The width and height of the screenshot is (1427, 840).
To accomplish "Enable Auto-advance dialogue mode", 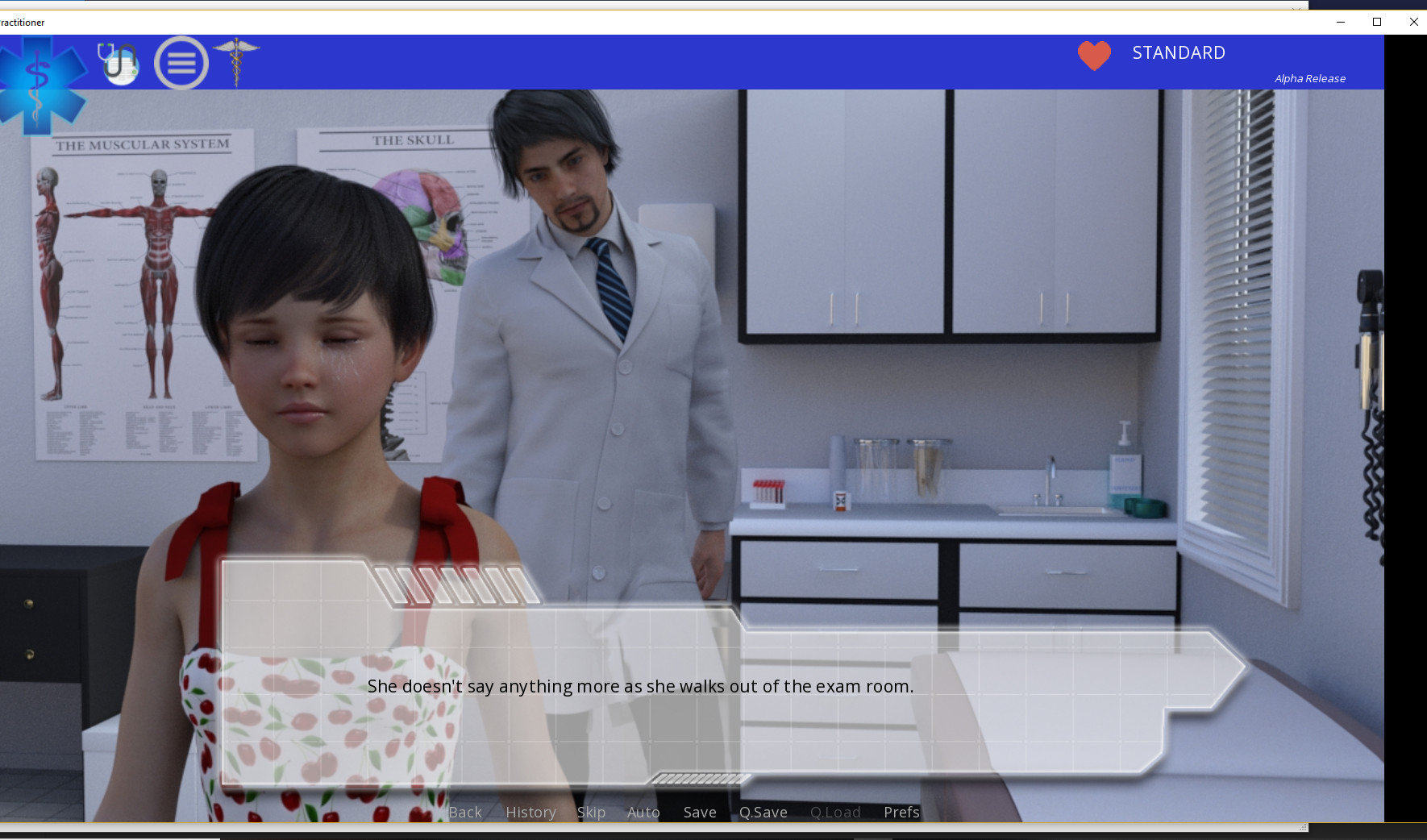I will tap(643, 812).
